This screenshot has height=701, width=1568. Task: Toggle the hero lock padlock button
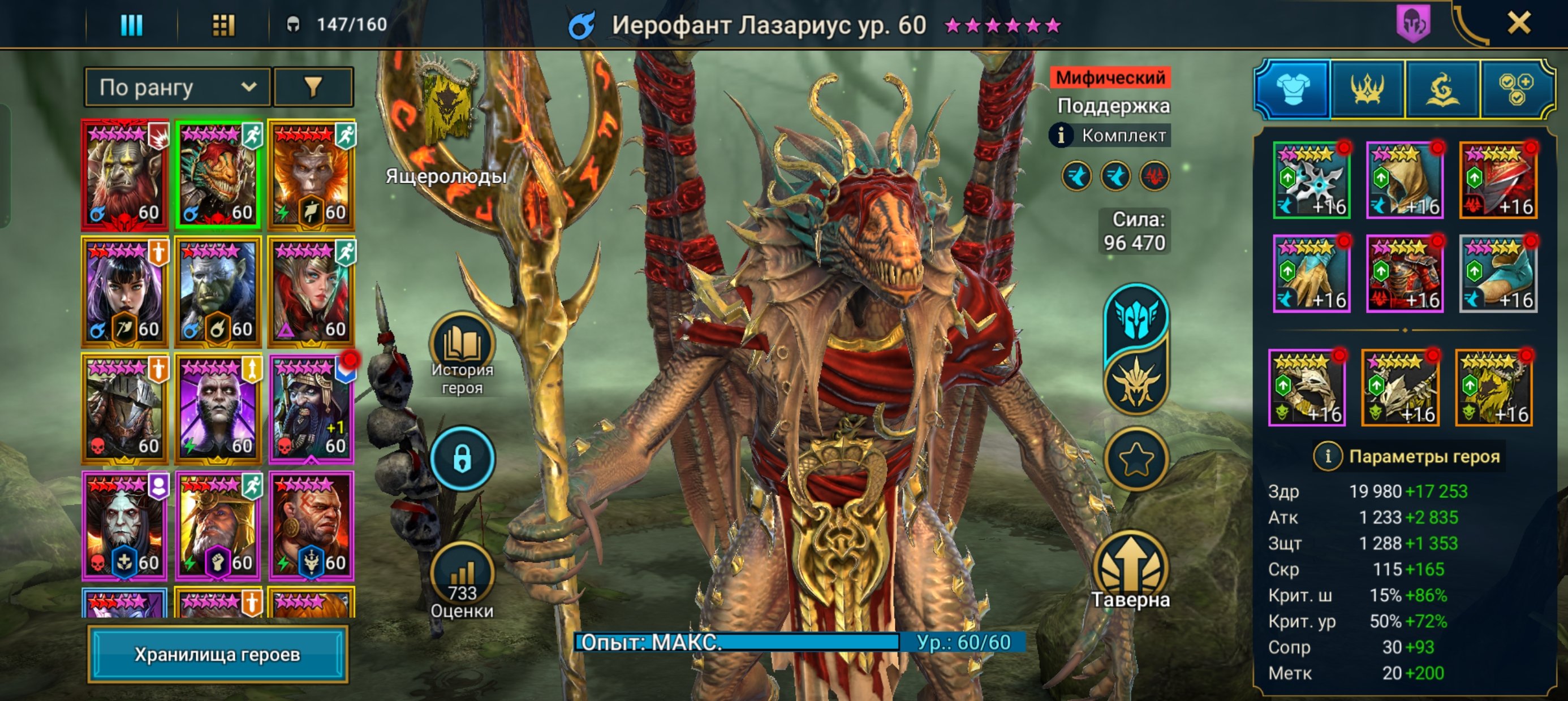click(462, 459)
